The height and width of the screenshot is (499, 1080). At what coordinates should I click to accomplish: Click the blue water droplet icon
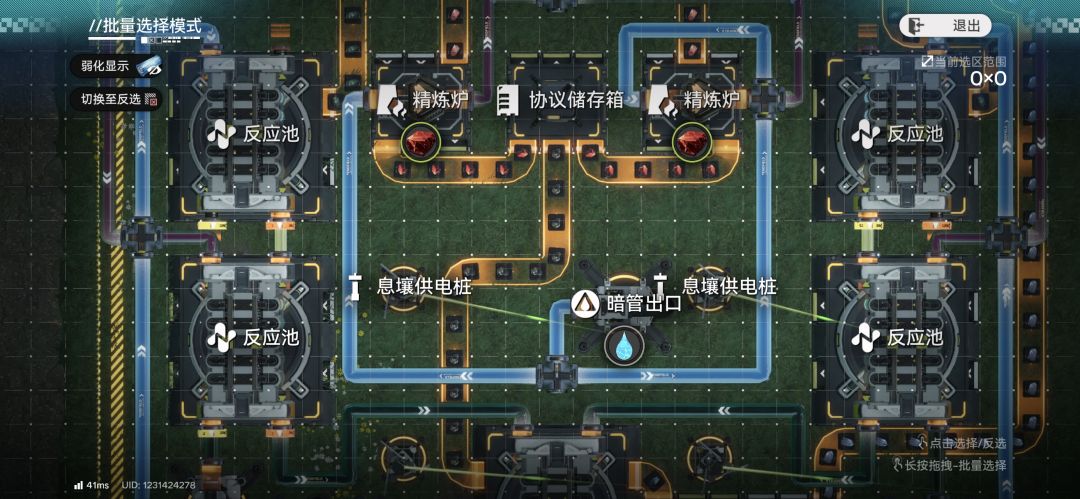pos(624,345)
